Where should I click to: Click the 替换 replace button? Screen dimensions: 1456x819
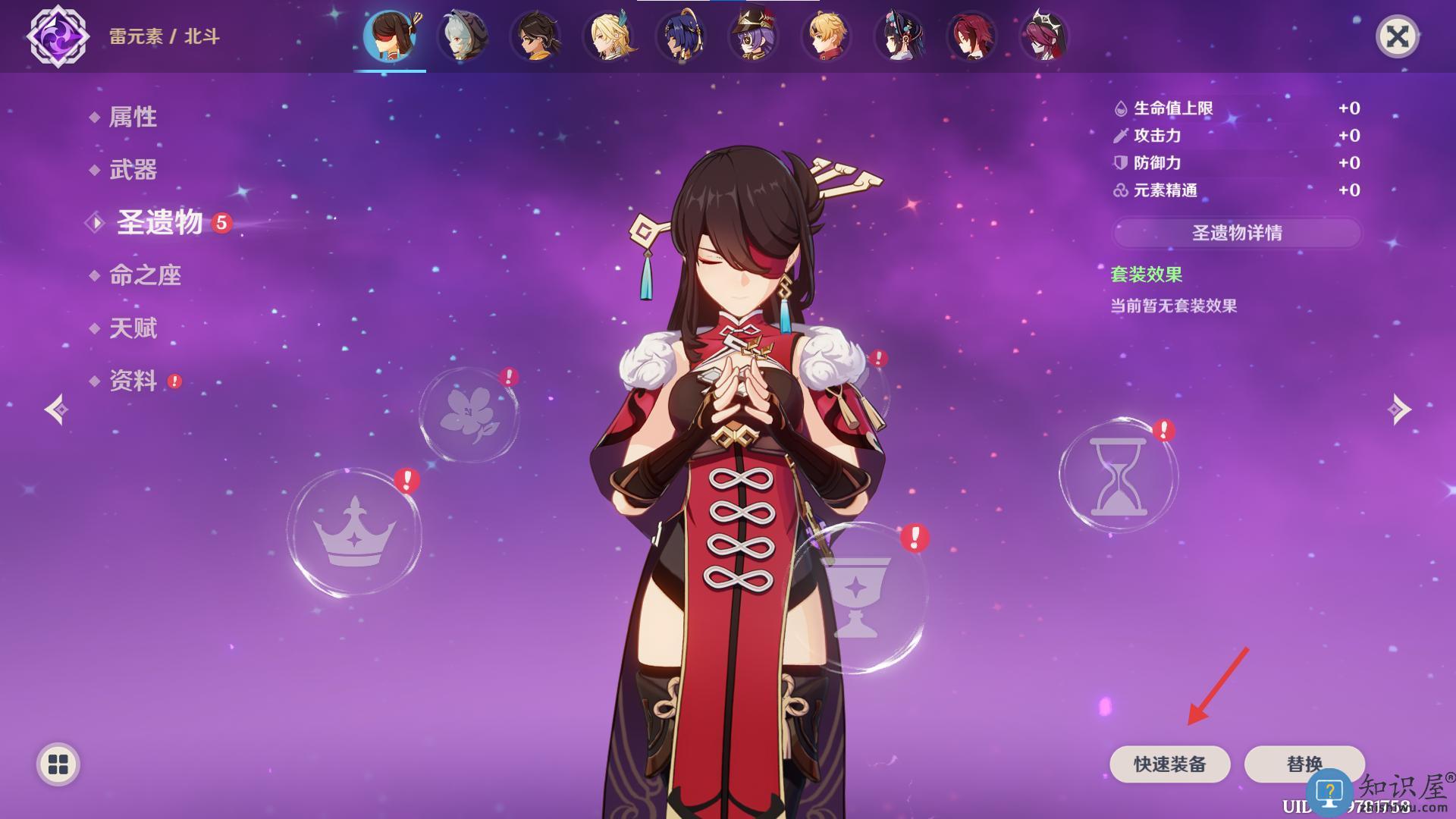1304,764
